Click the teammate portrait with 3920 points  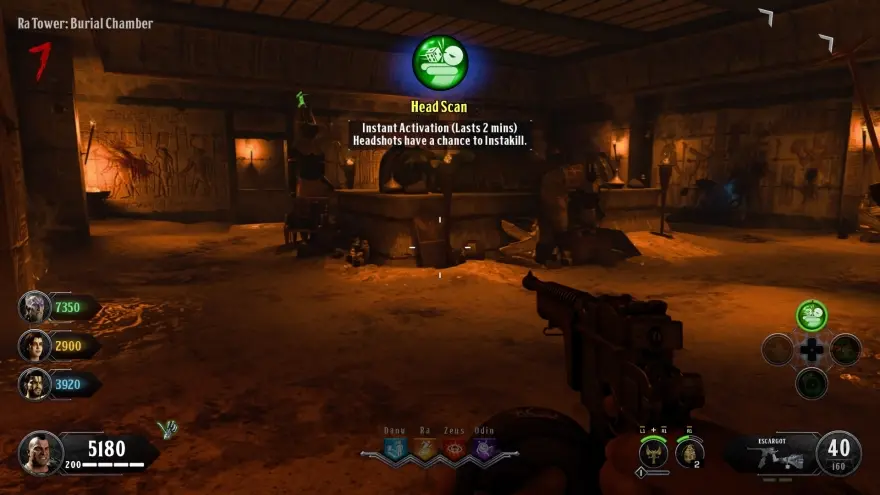point(34,383)
